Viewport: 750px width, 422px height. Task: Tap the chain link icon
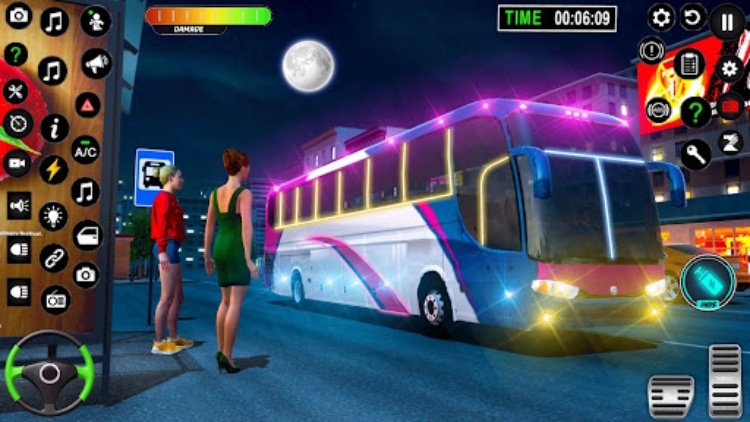click(53, 257)
